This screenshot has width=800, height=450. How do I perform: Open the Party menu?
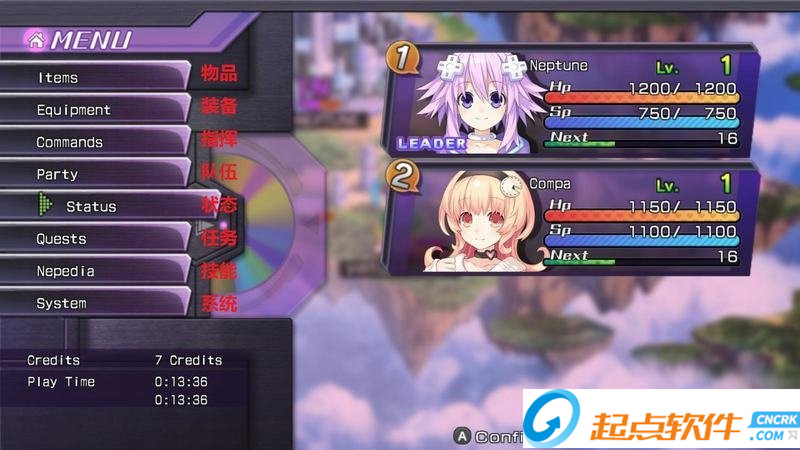(95, 174)
